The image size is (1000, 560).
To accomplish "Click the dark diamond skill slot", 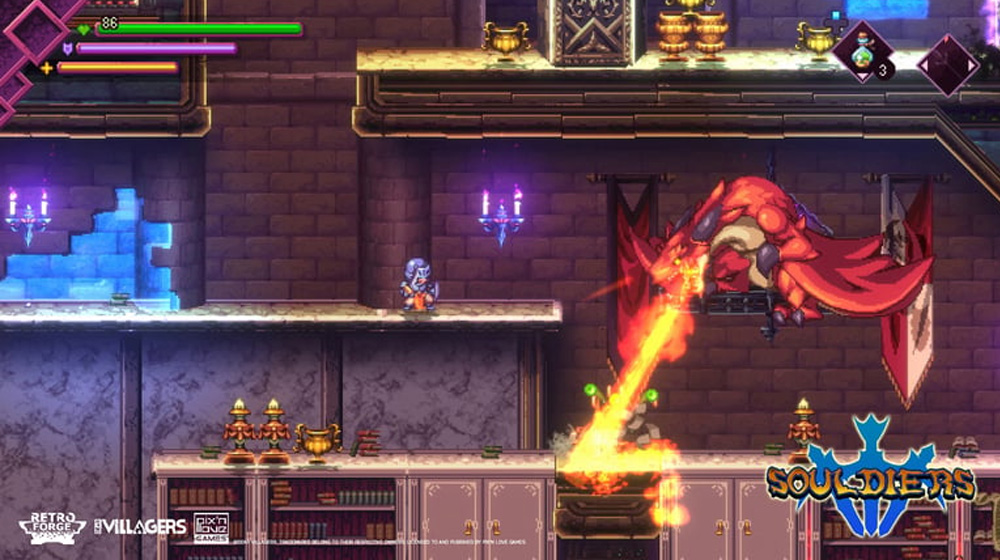I will 947,64.
